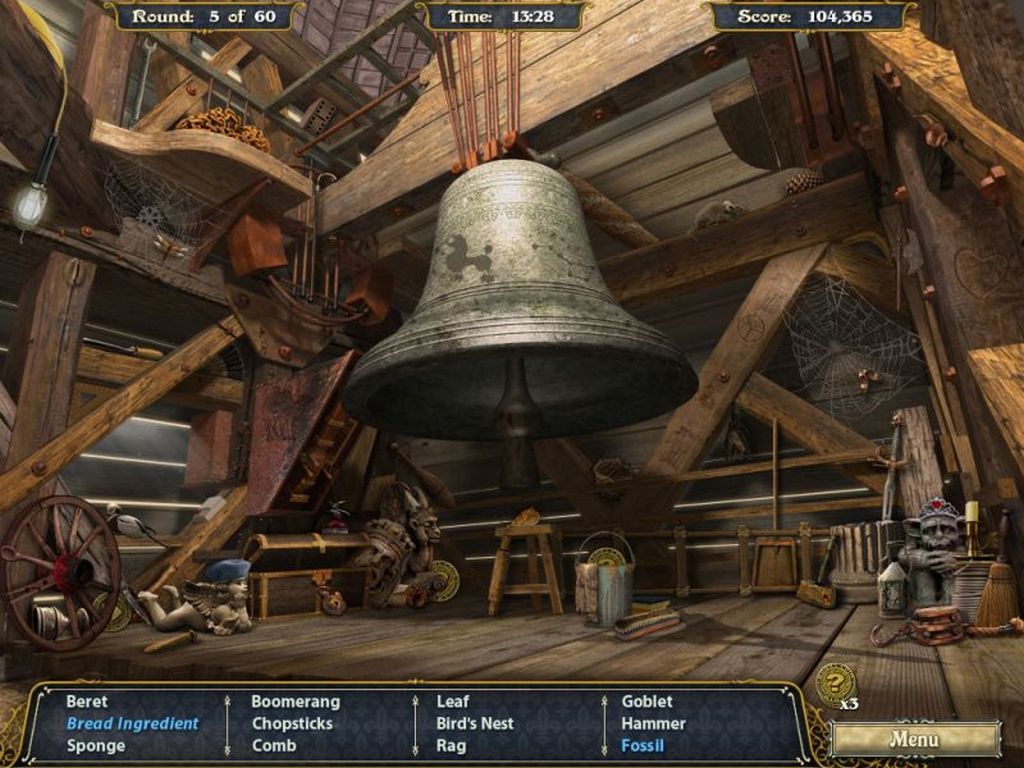
Task: Open the Menu button
Action: pyautogui.click(x=914, y=740)
